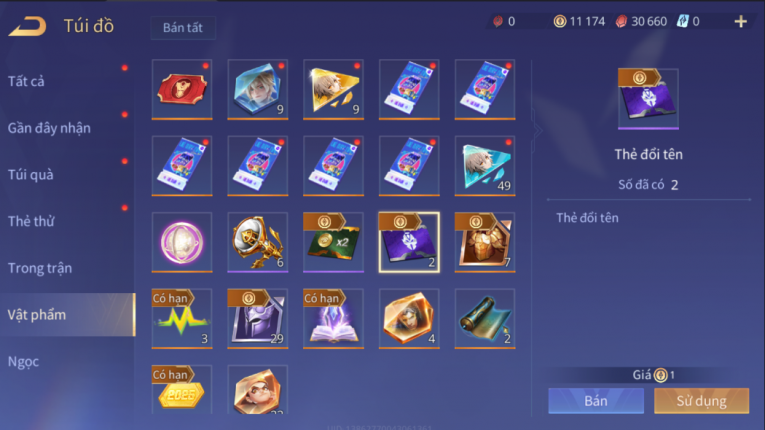Use the item with Sử dụng button
This screenshot has height=430, width=765.
(701, 401)
